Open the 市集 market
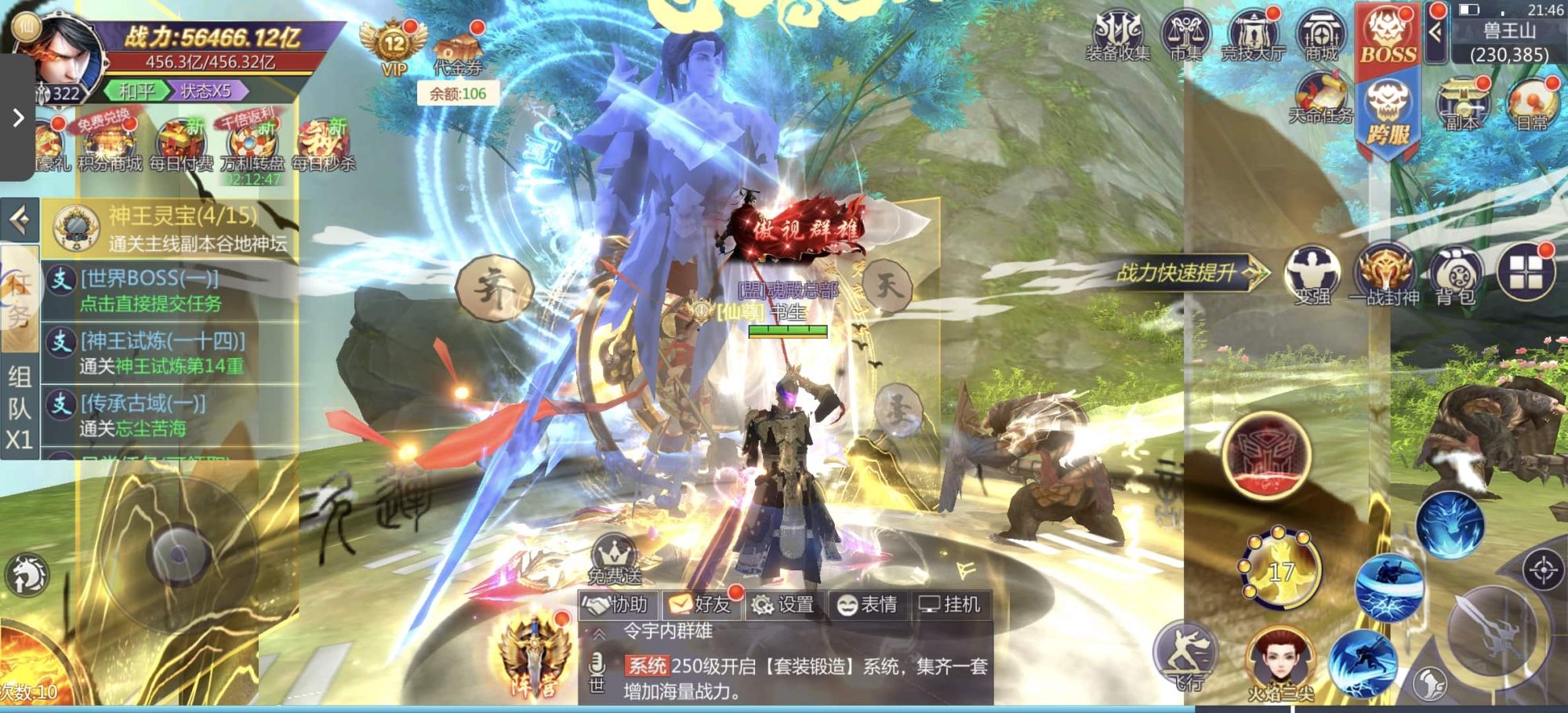The width and height of the screenshot is (1568, 713). (x=1185, y=35)
